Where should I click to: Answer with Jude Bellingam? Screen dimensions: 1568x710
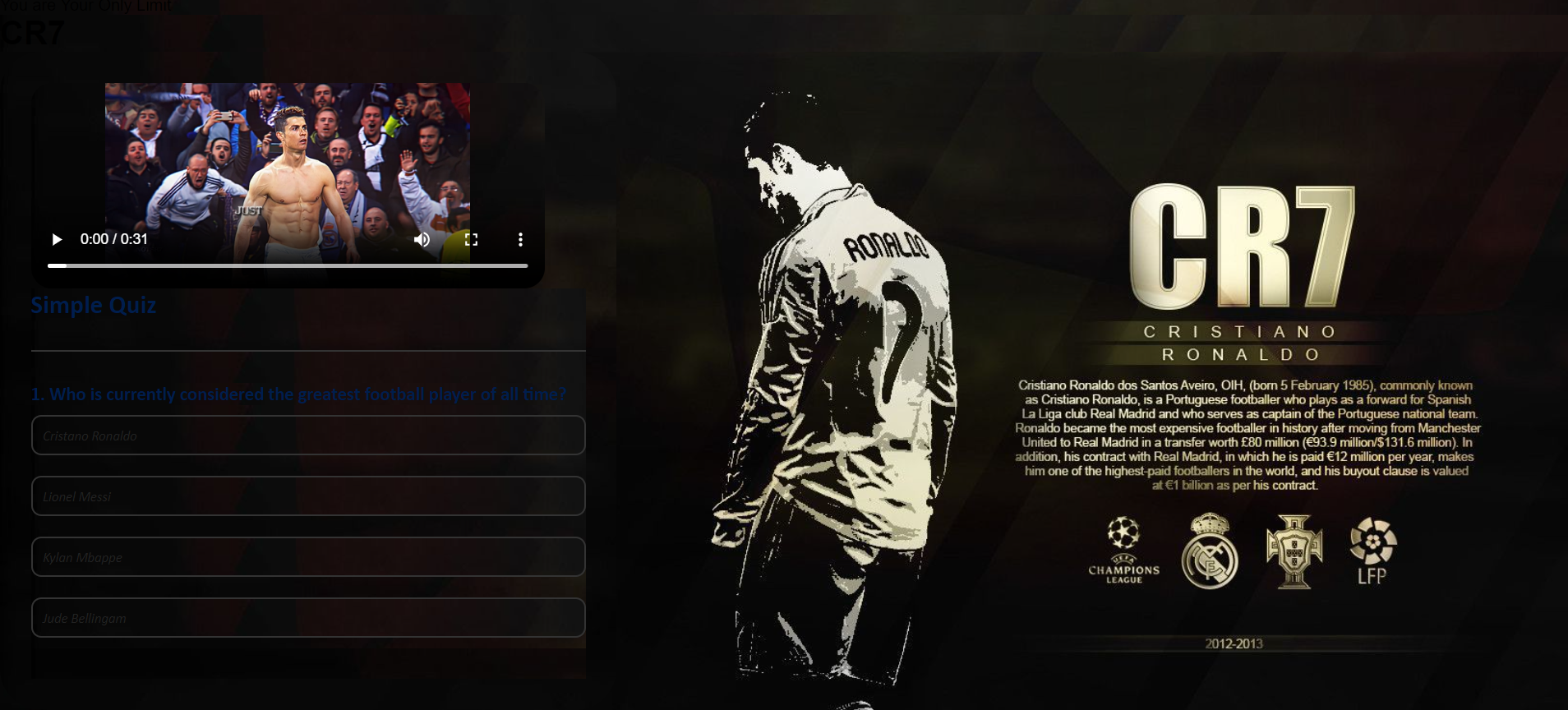coord(308,618)
